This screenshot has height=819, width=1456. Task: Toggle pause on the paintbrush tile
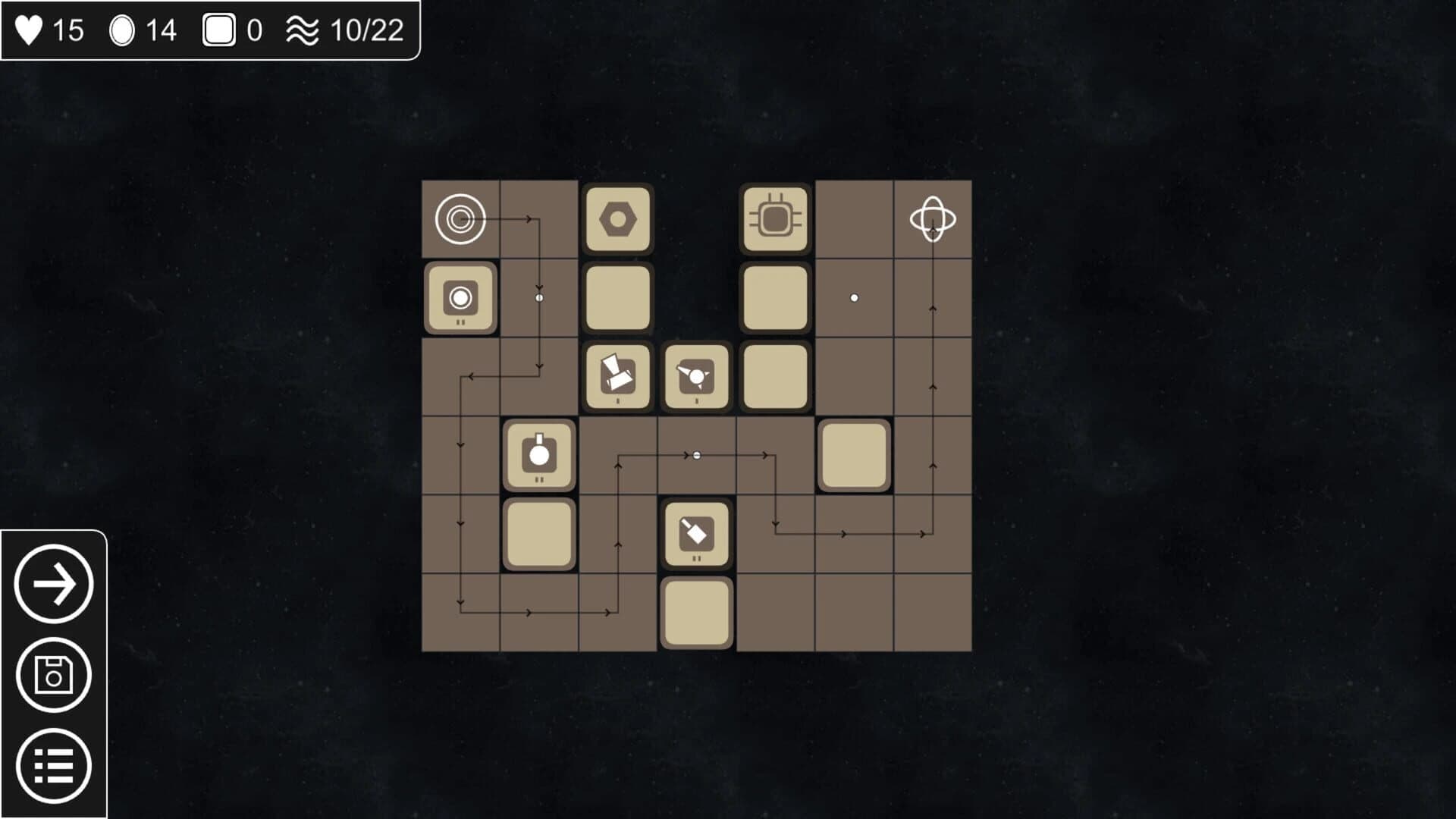(x=695, y=559)
